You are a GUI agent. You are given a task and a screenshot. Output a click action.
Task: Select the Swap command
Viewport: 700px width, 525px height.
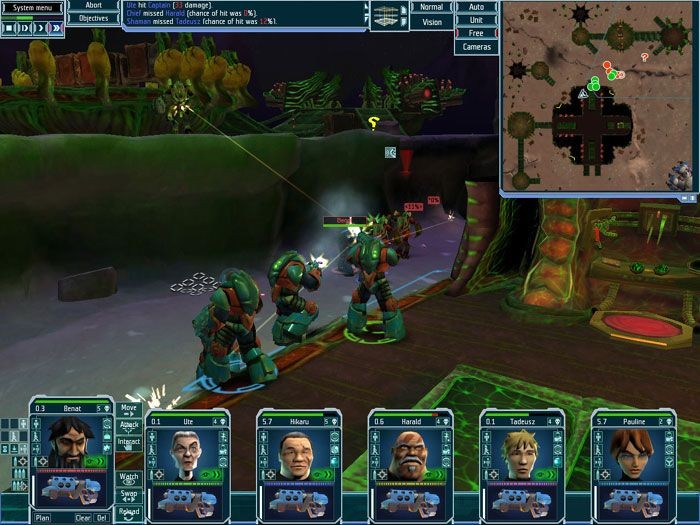pyautogui.click(x=129, y=495)
